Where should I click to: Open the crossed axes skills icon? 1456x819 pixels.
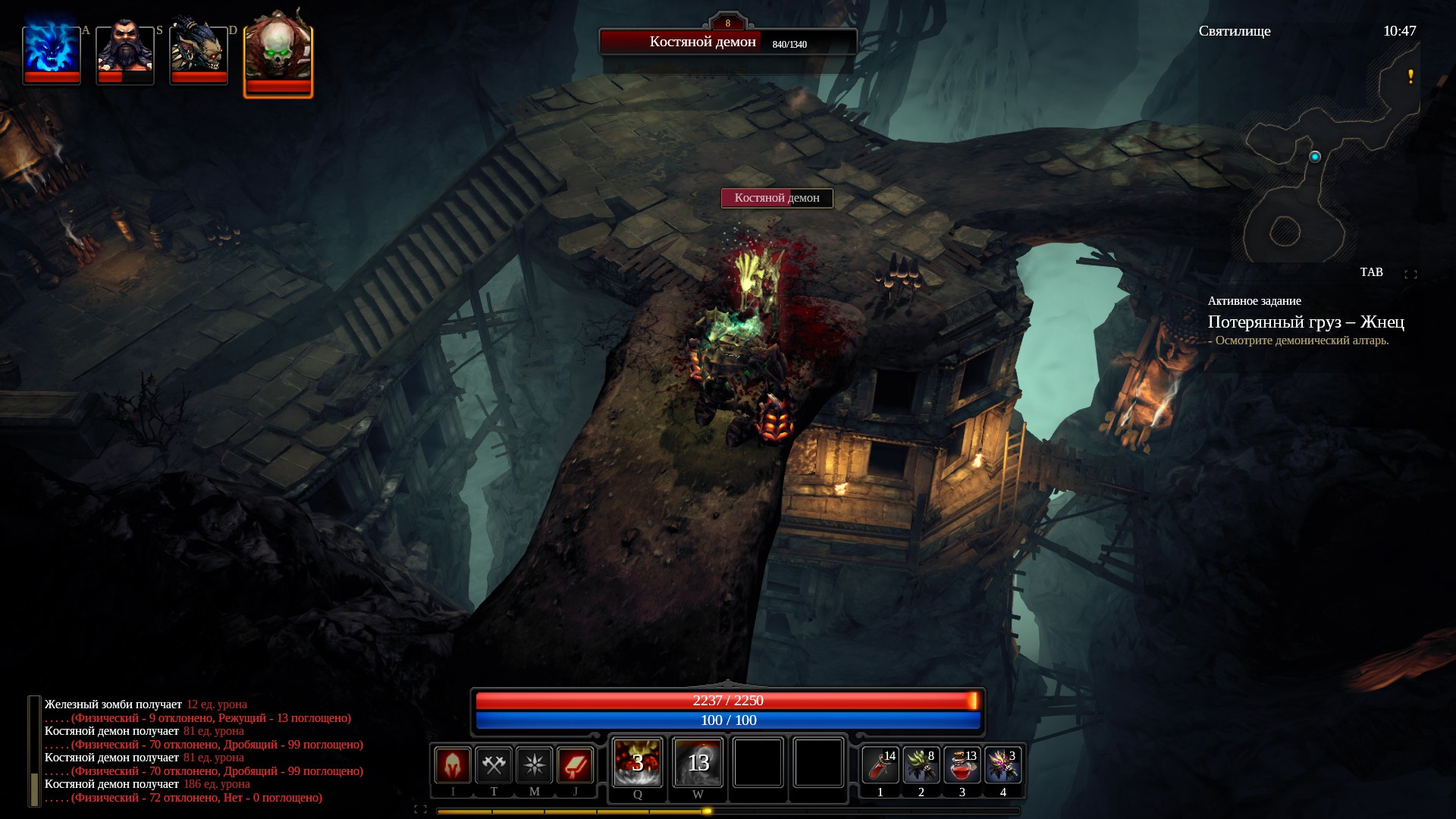494,764
